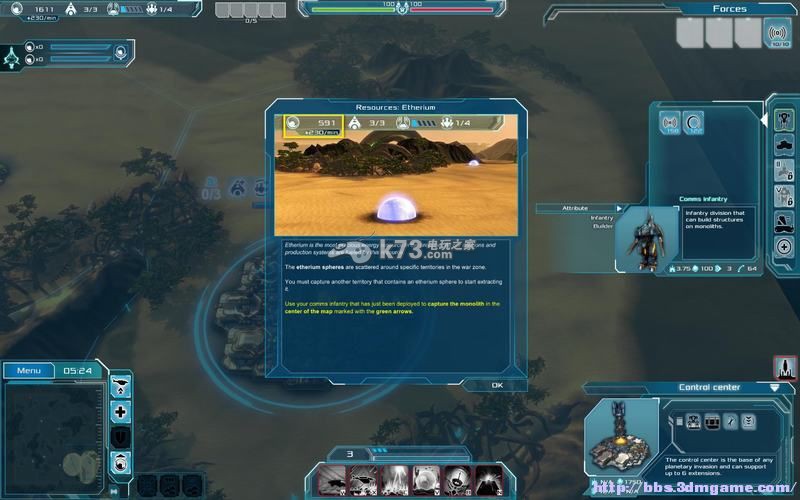800x500 pixels.
Task: Collapse the Control center panel arrow
Action: click(774, 387)
